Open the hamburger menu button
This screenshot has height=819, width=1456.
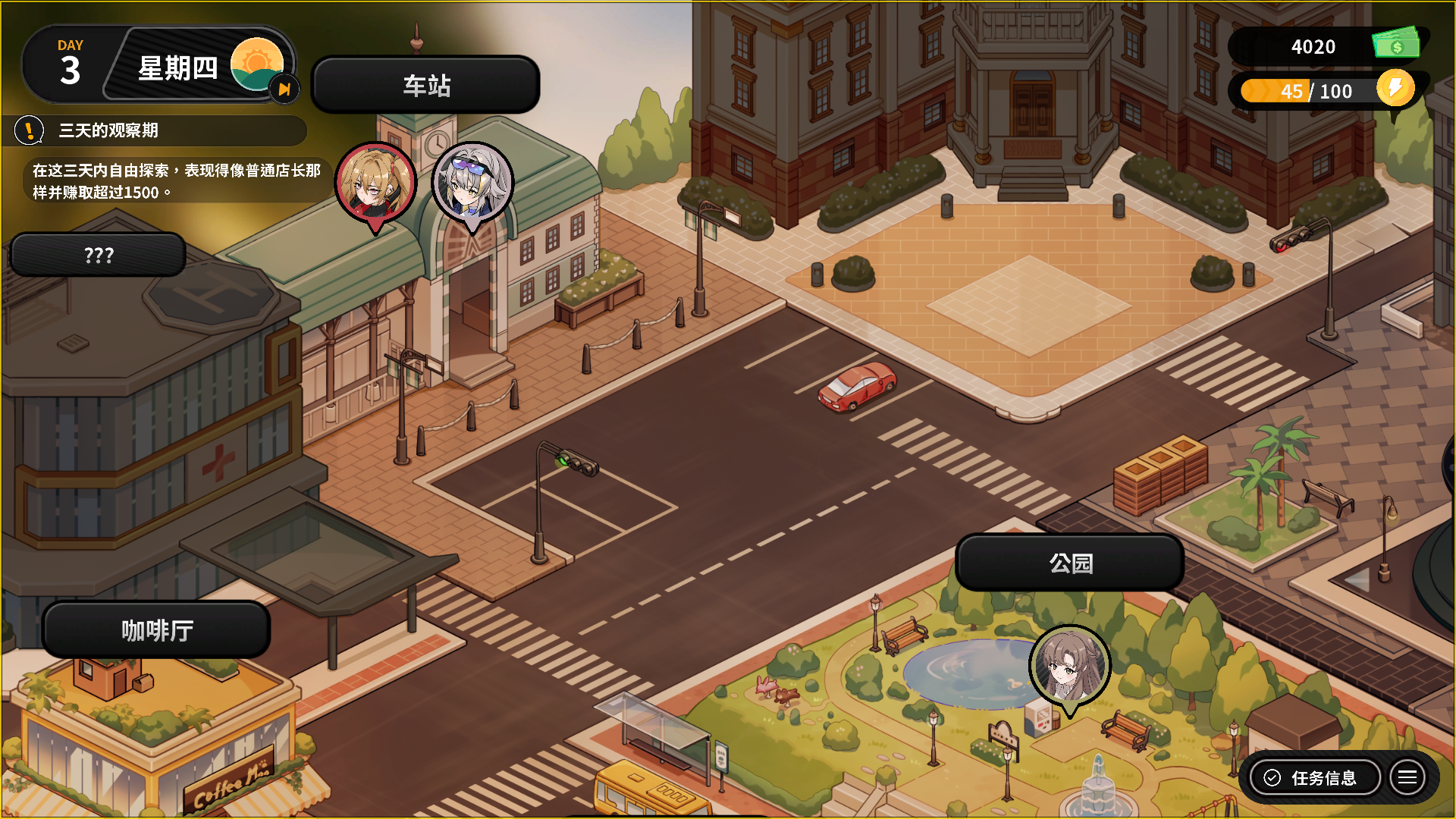tap(1407, 778)
